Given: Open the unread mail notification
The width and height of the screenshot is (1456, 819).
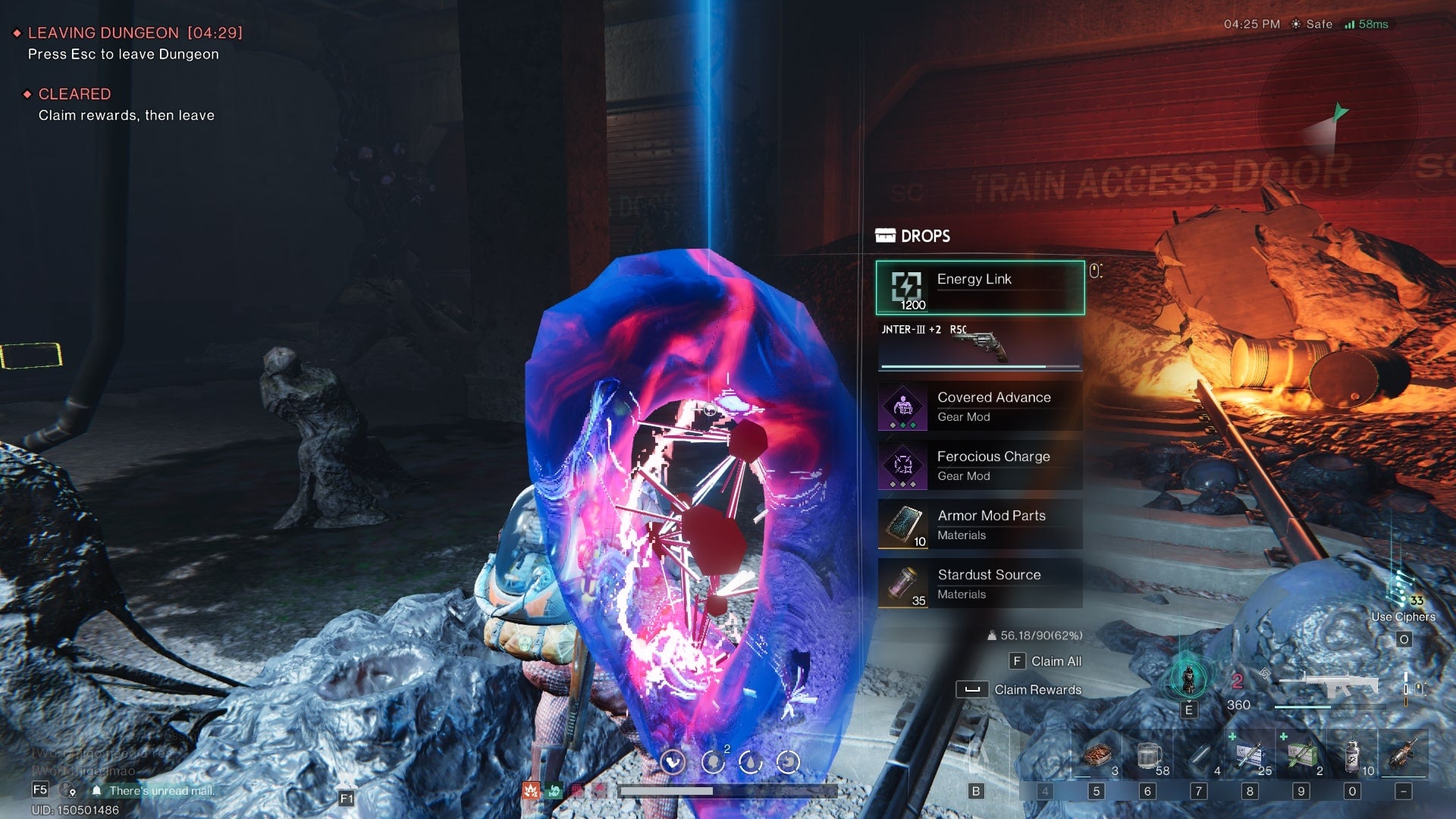Looking at the screenshot, I should pos(161,790).
